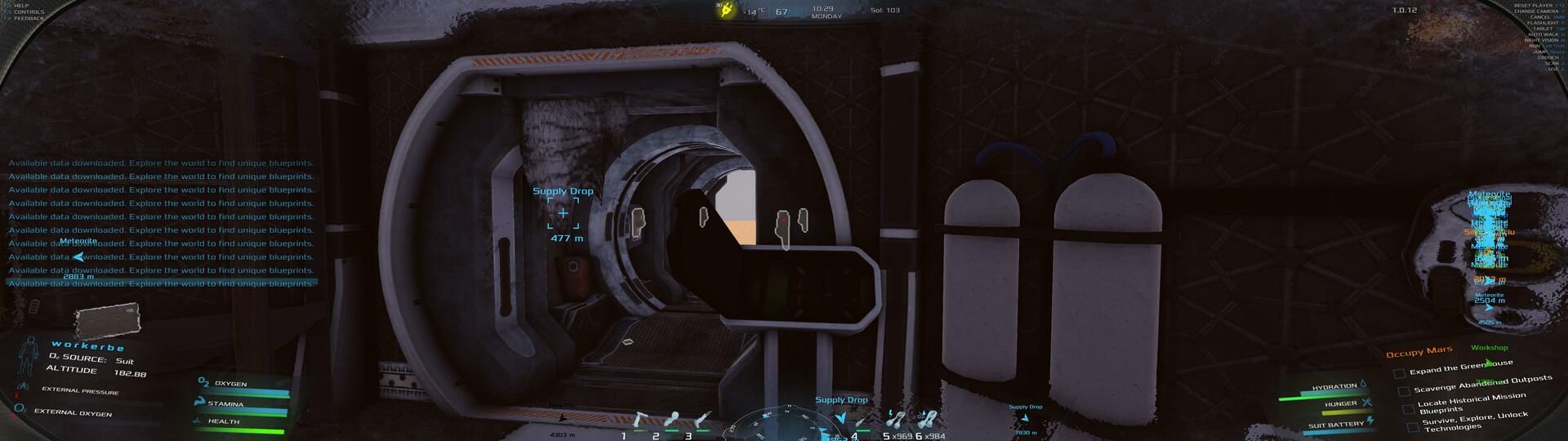Viewport: 1568px width, 441px height.
Task: Open the Occupy Mars quest tracker title
Action: click(1419, 352)
